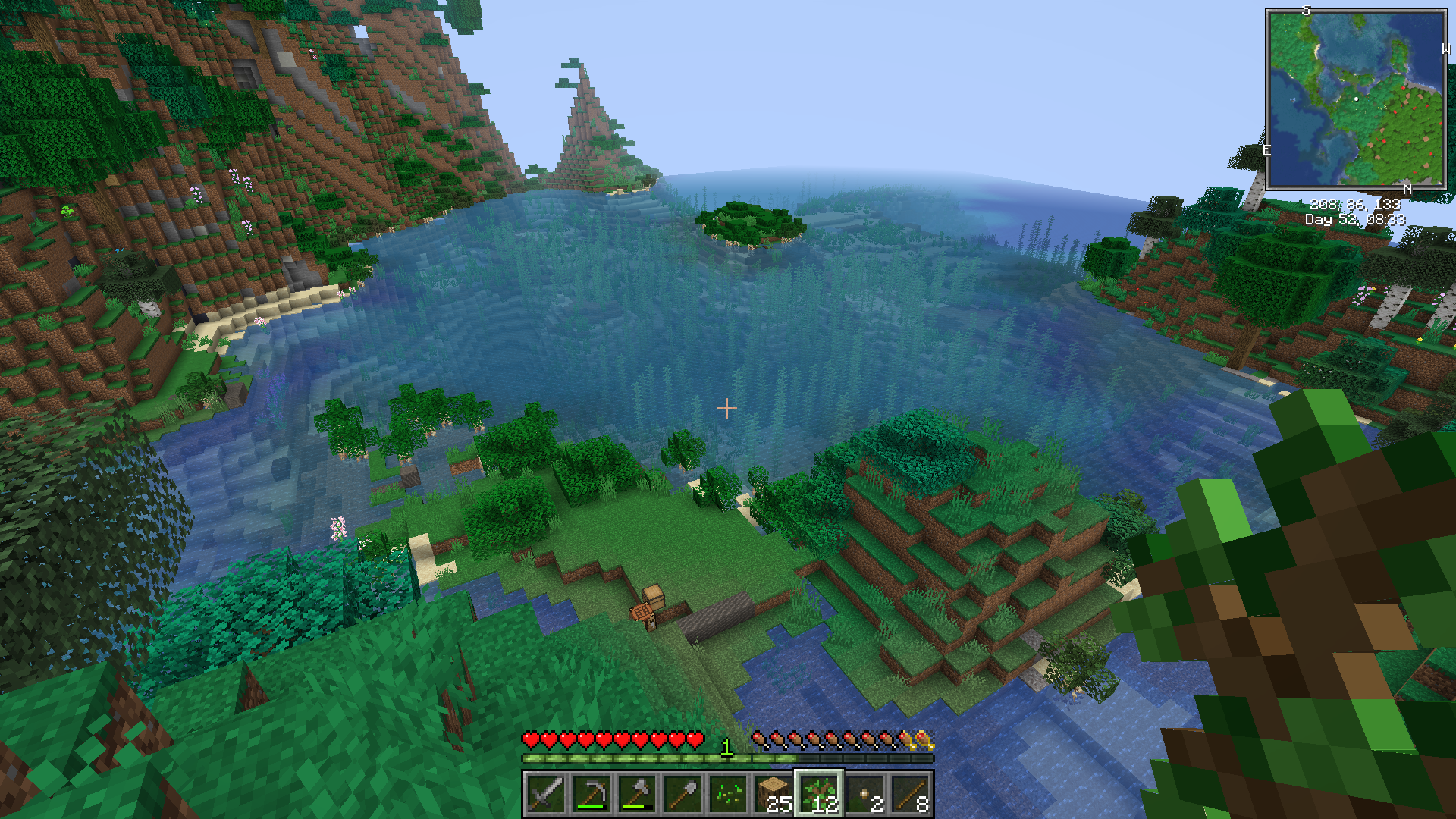This screenshot has width=1456, height=819.
Task: Choose the small seed stack of 2
Action: tap(865, 794)
